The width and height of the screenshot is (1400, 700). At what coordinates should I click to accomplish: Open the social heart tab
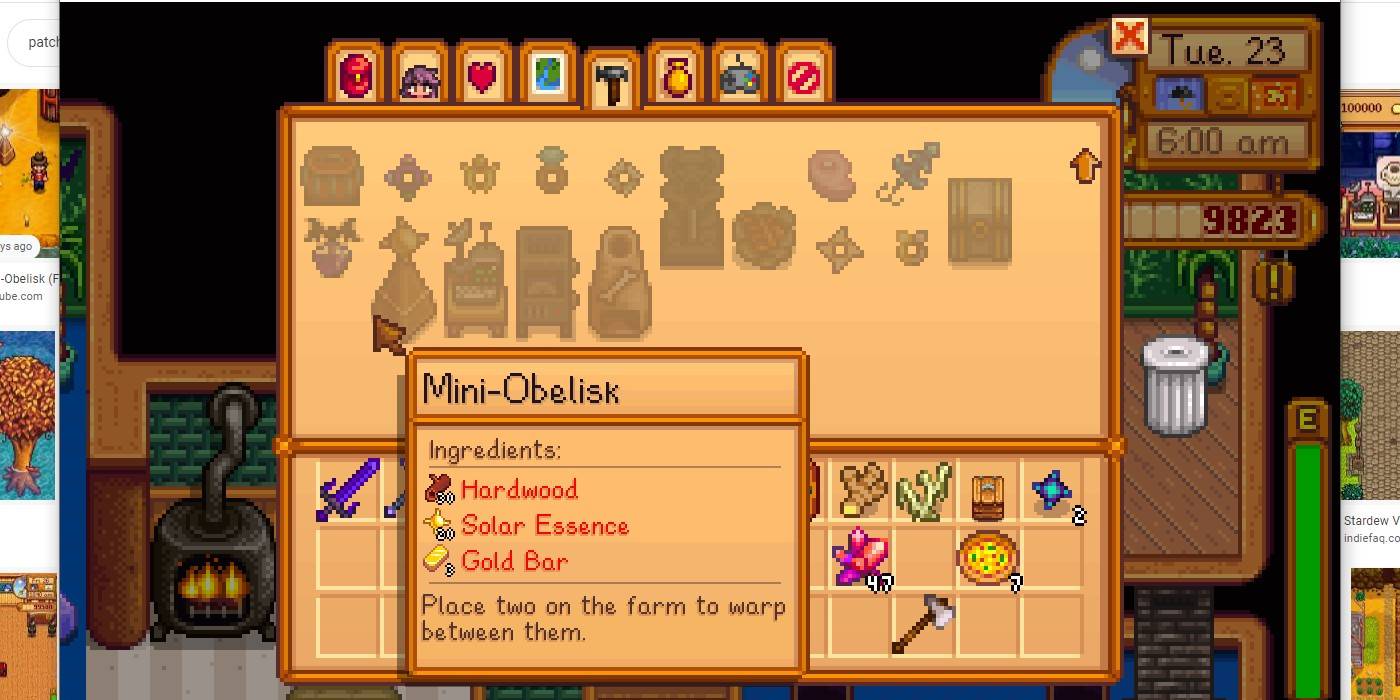[x=483, y=75]
